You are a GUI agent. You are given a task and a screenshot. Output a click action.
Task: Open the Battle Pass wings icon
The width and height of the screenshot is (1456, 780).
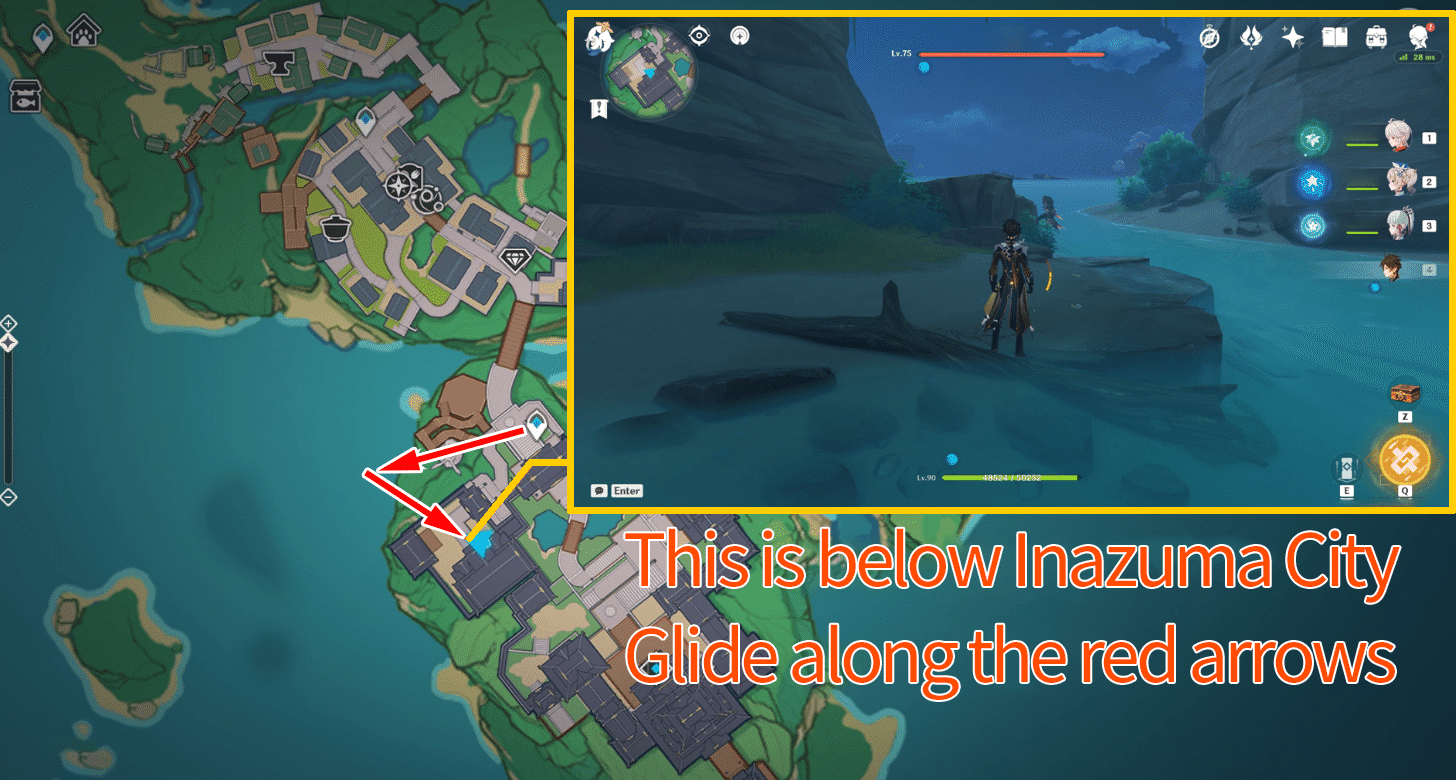point(1251,36)
